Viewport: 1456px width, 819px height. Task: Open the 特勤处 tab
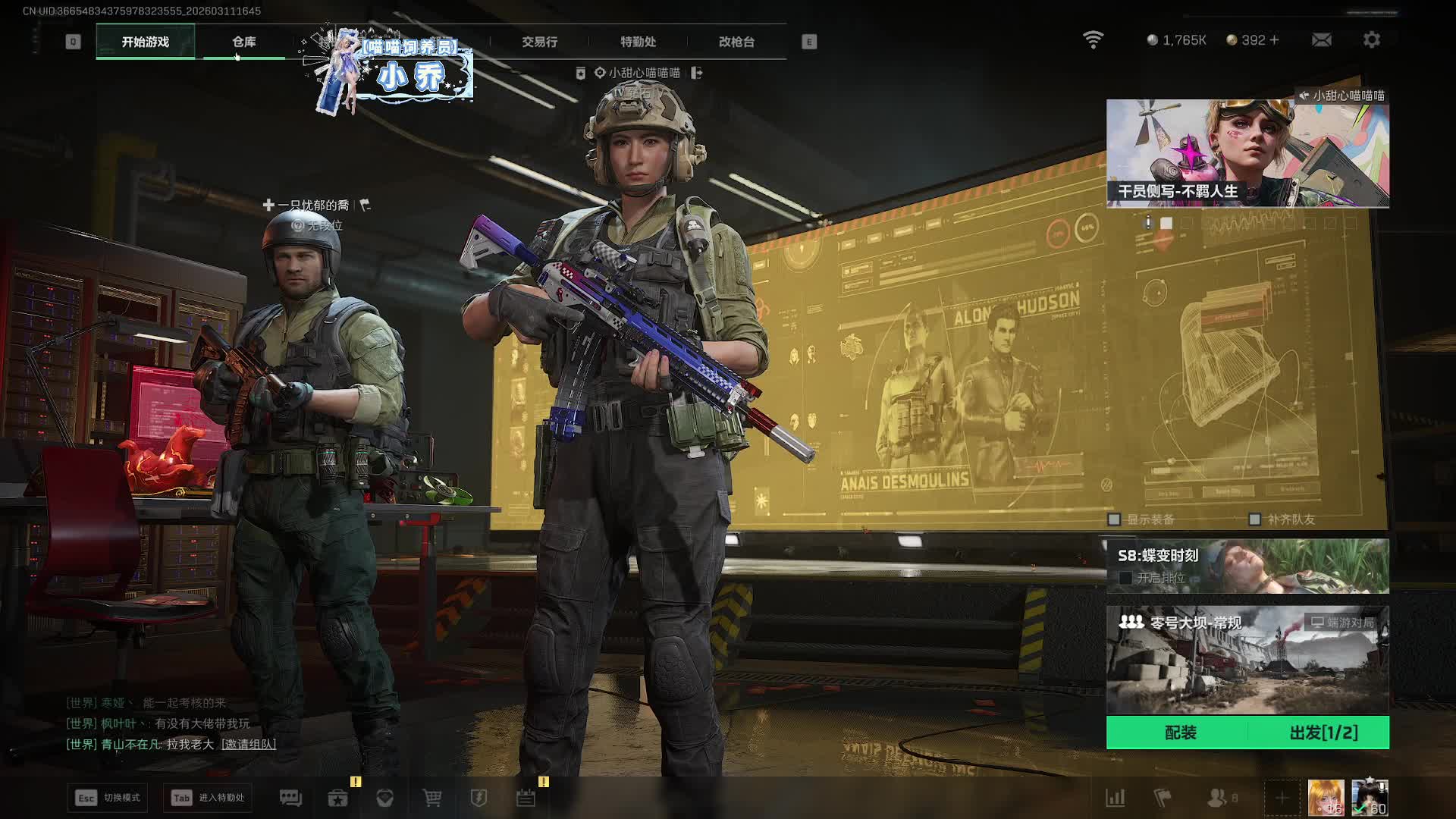tap(638, 42)
